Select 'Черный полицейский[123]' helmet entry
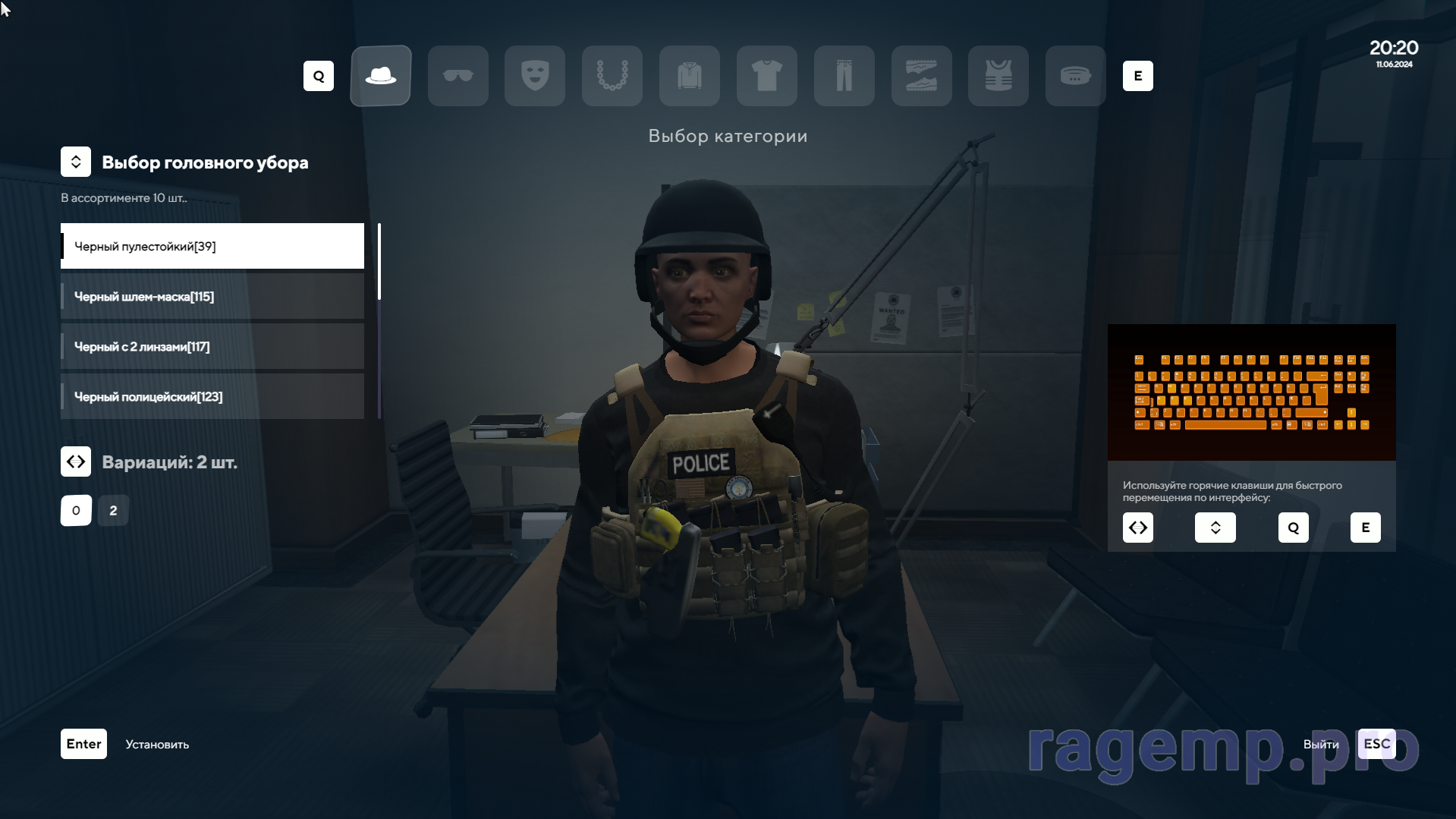The height and width of the screenshot is (819, 1456). (x=212, y=397)
